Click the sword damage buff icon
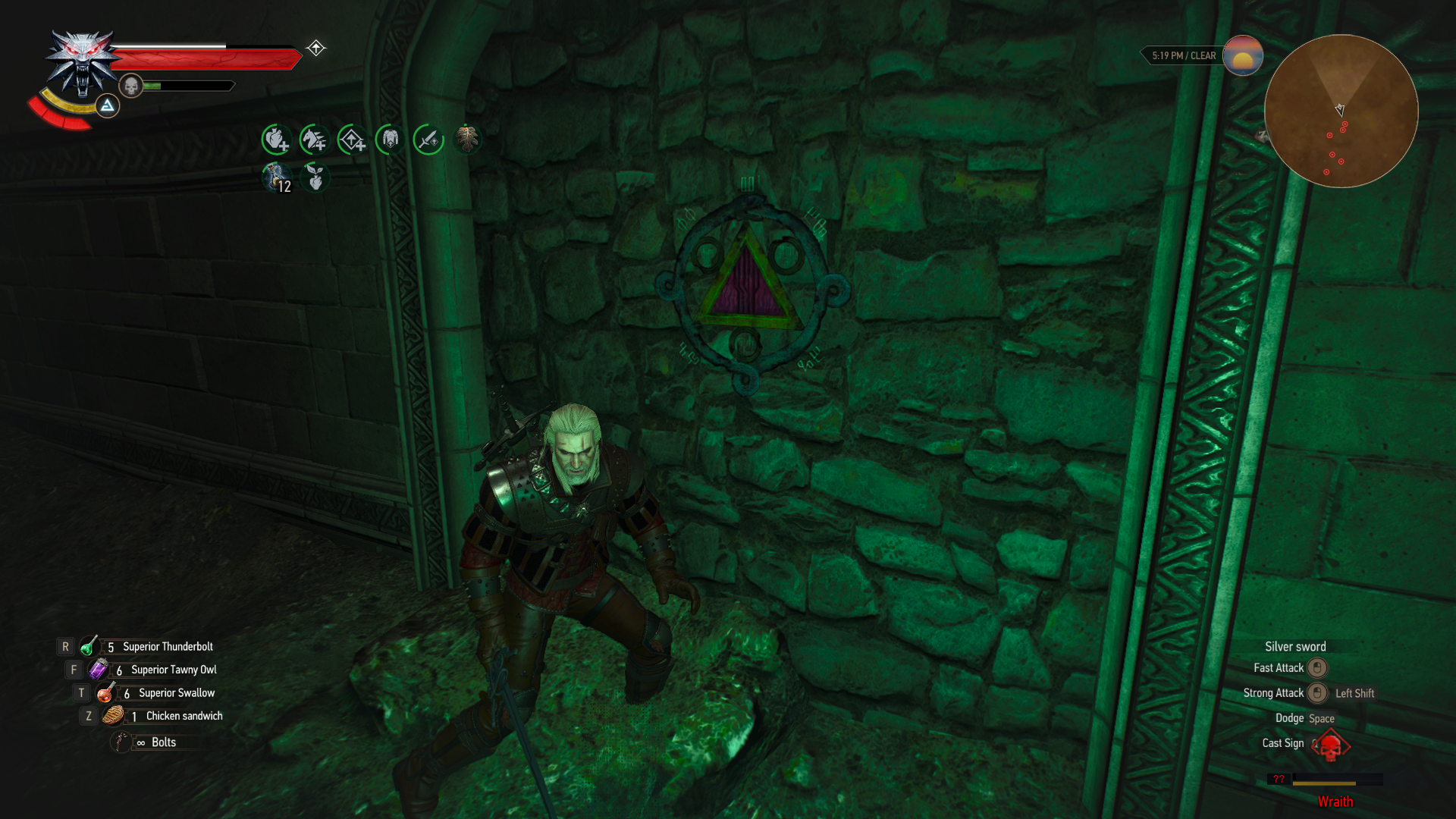The width and height of the screenshot is (1456, 819). (427, 139)
